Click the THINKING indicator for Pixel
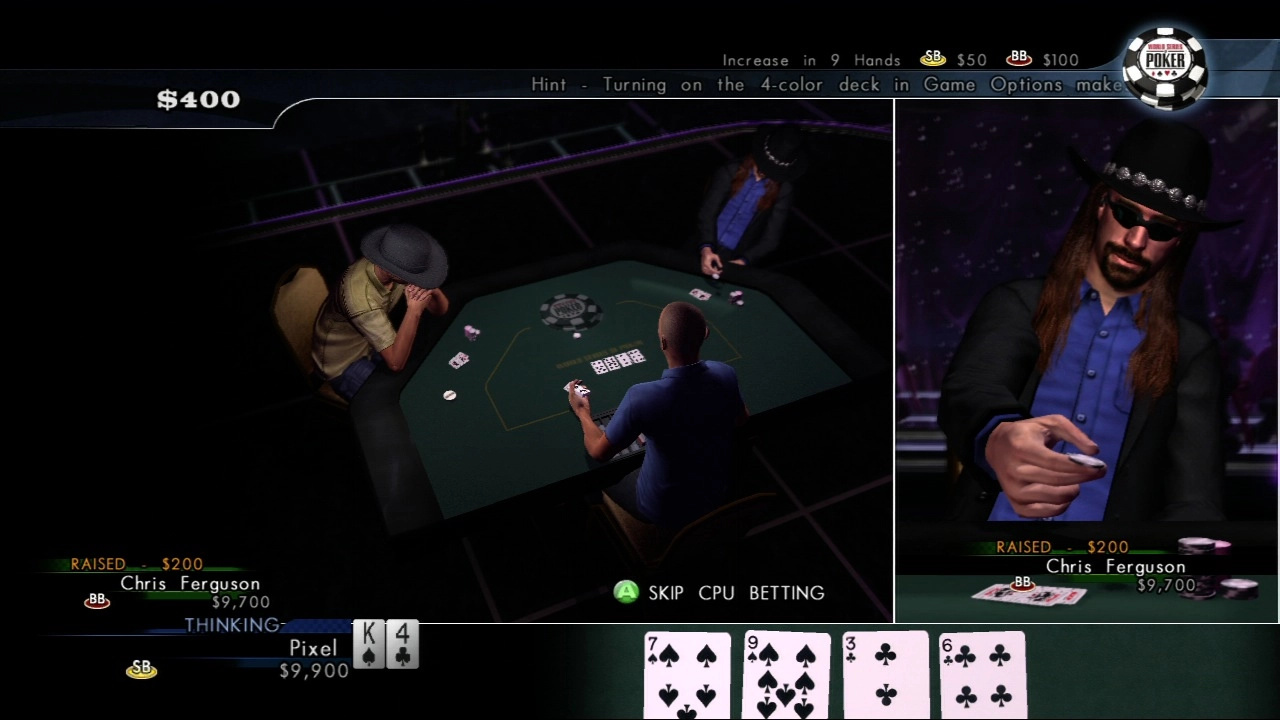This screenshot has width=1280, height=720. 232,625
